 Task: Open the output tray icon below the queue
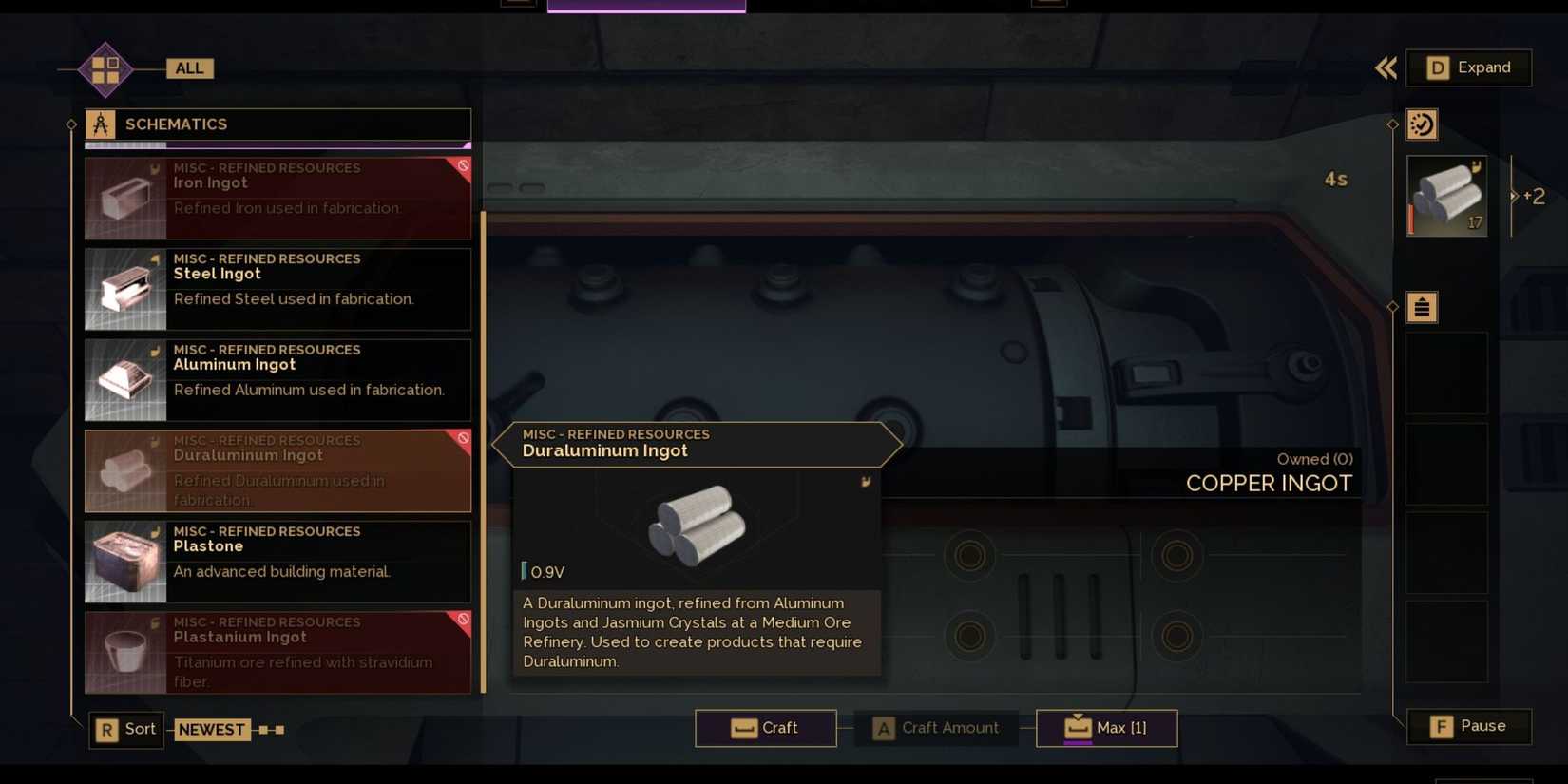[1422, 307]
